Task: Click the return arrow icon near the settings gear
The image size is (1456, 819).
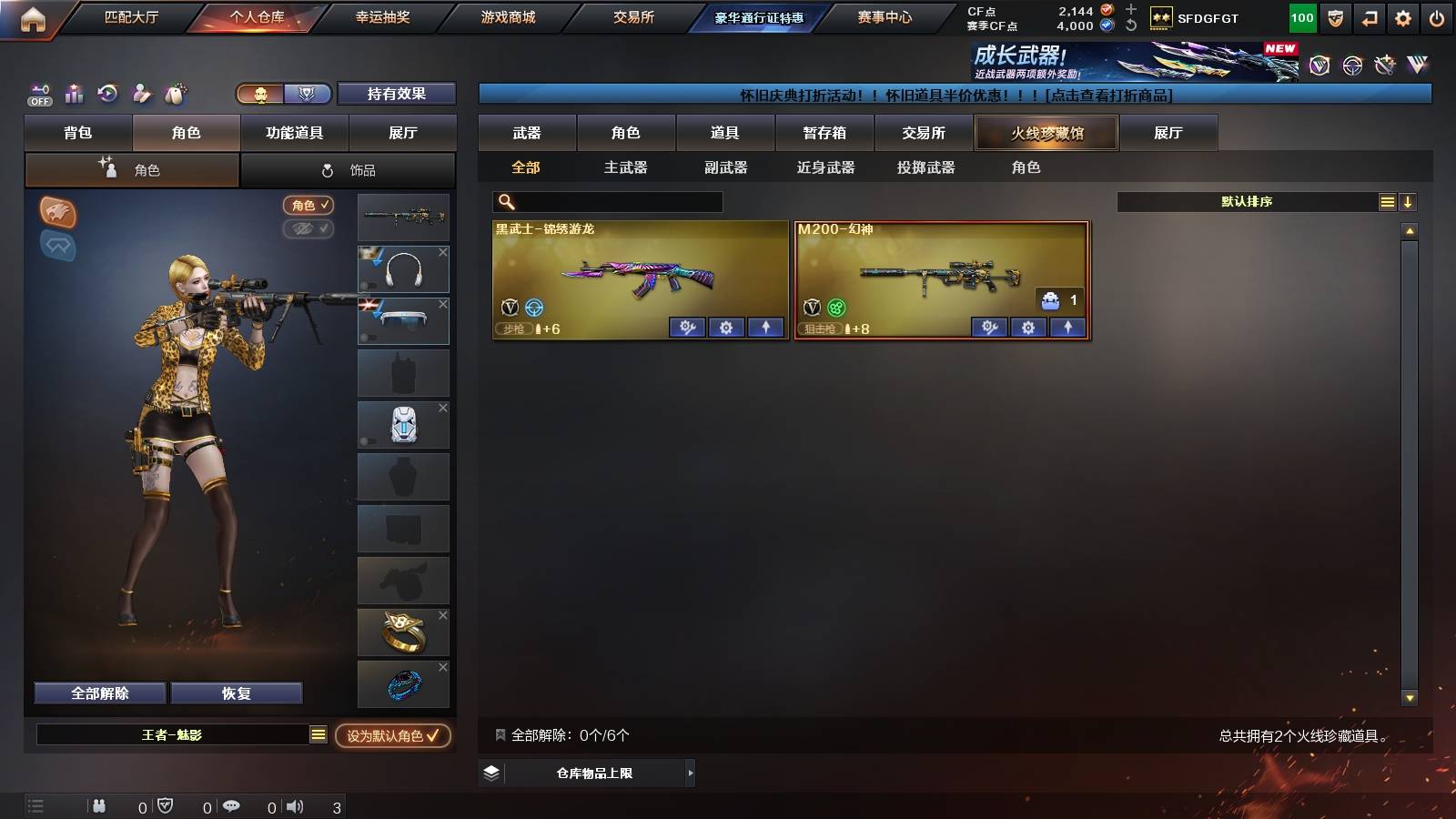Action: click(x=1368, y=17)
